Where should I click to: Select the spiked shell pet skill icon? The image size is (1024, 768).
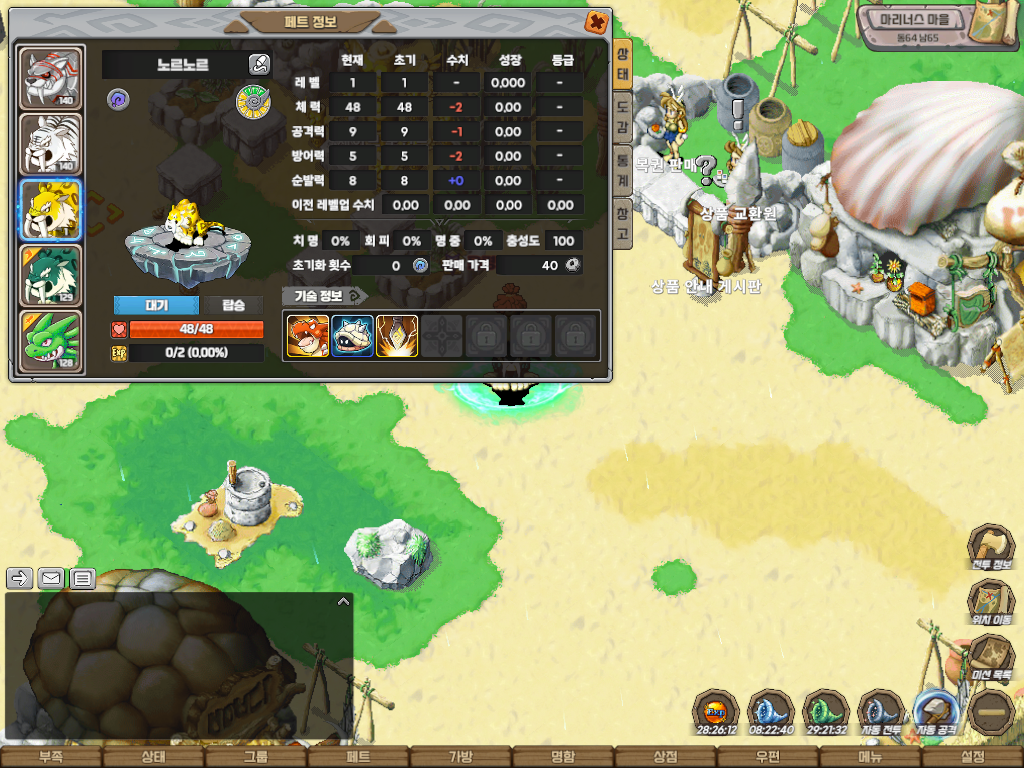[352, 336]
